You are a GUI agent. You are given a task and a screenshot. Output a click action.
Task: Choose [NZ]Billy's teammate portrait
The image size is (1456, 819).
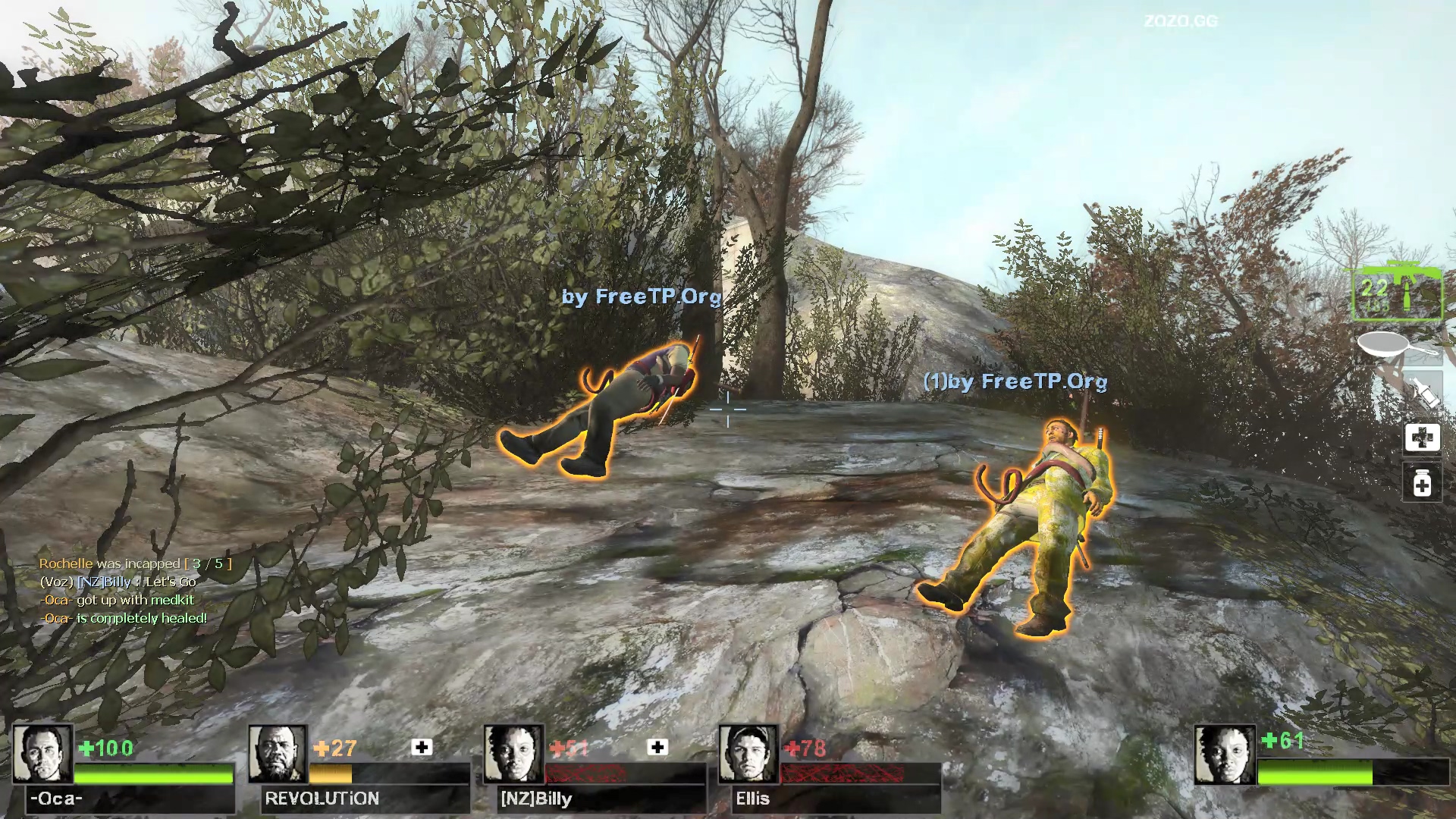[x=513, y=754]
